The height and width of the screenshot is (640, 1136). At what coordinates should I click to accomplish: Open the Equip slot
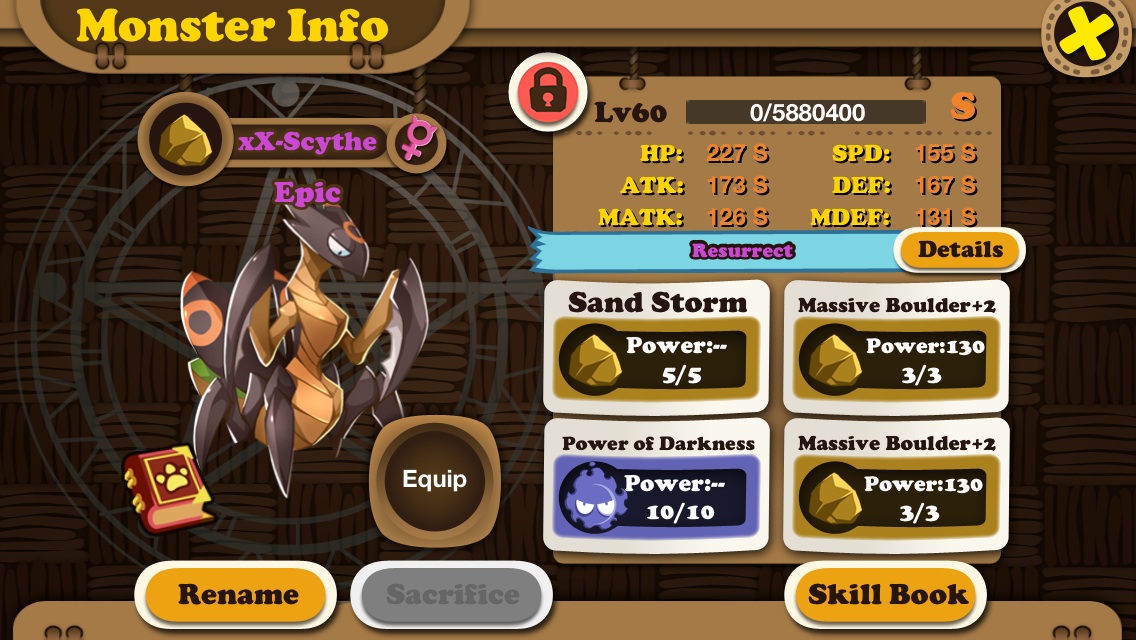pyautogui.click(x=434, y=480)
